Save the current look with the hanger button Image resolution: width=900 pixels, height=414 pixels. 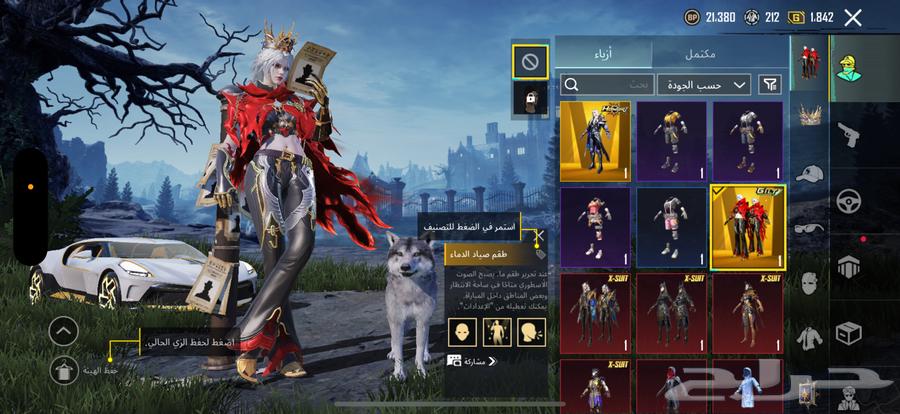(63, 371)
